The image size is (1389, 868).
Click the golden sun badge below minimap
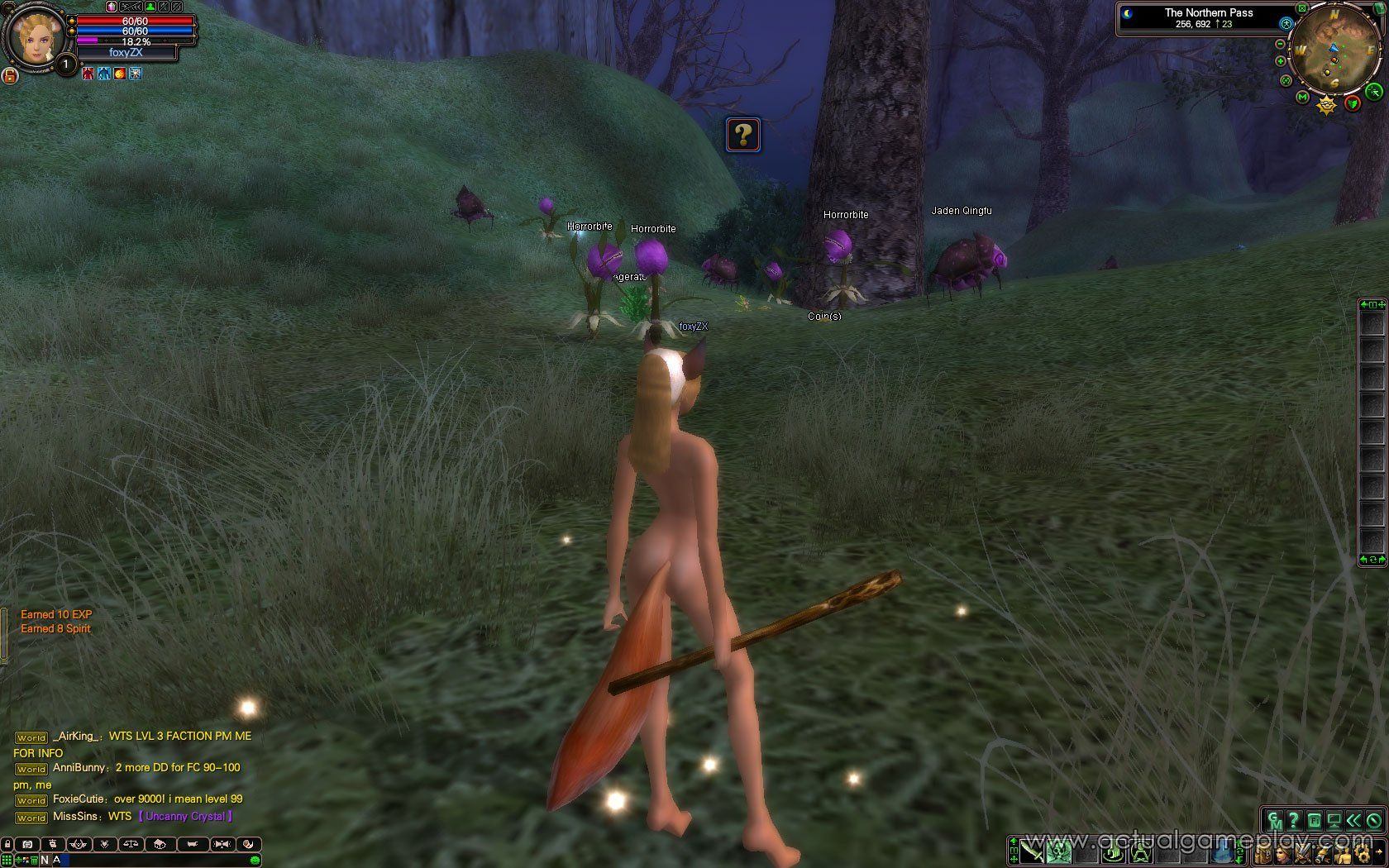(x=1327, y=105)
